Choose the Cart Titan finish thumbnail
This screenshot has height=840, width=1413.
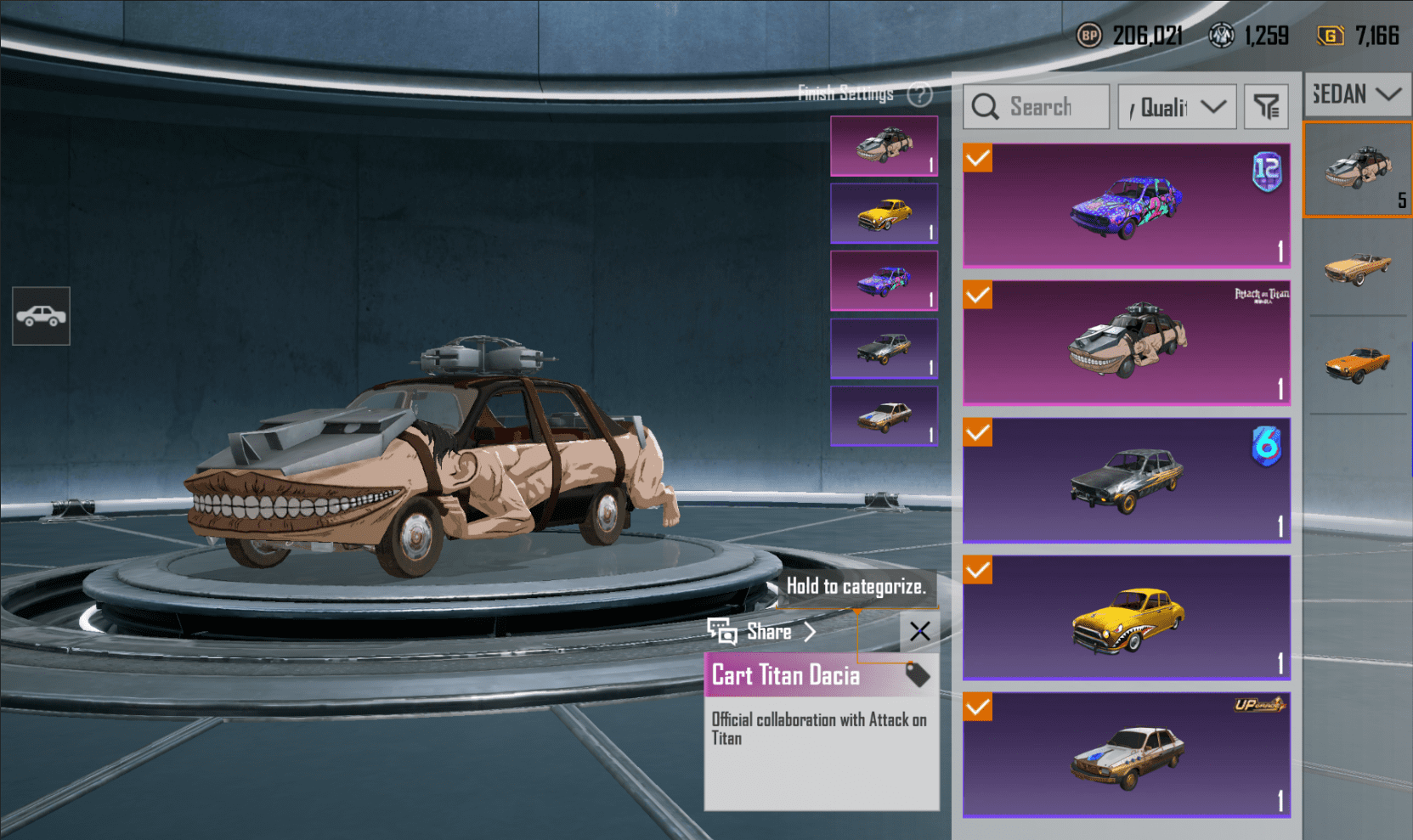pos(884,146)
